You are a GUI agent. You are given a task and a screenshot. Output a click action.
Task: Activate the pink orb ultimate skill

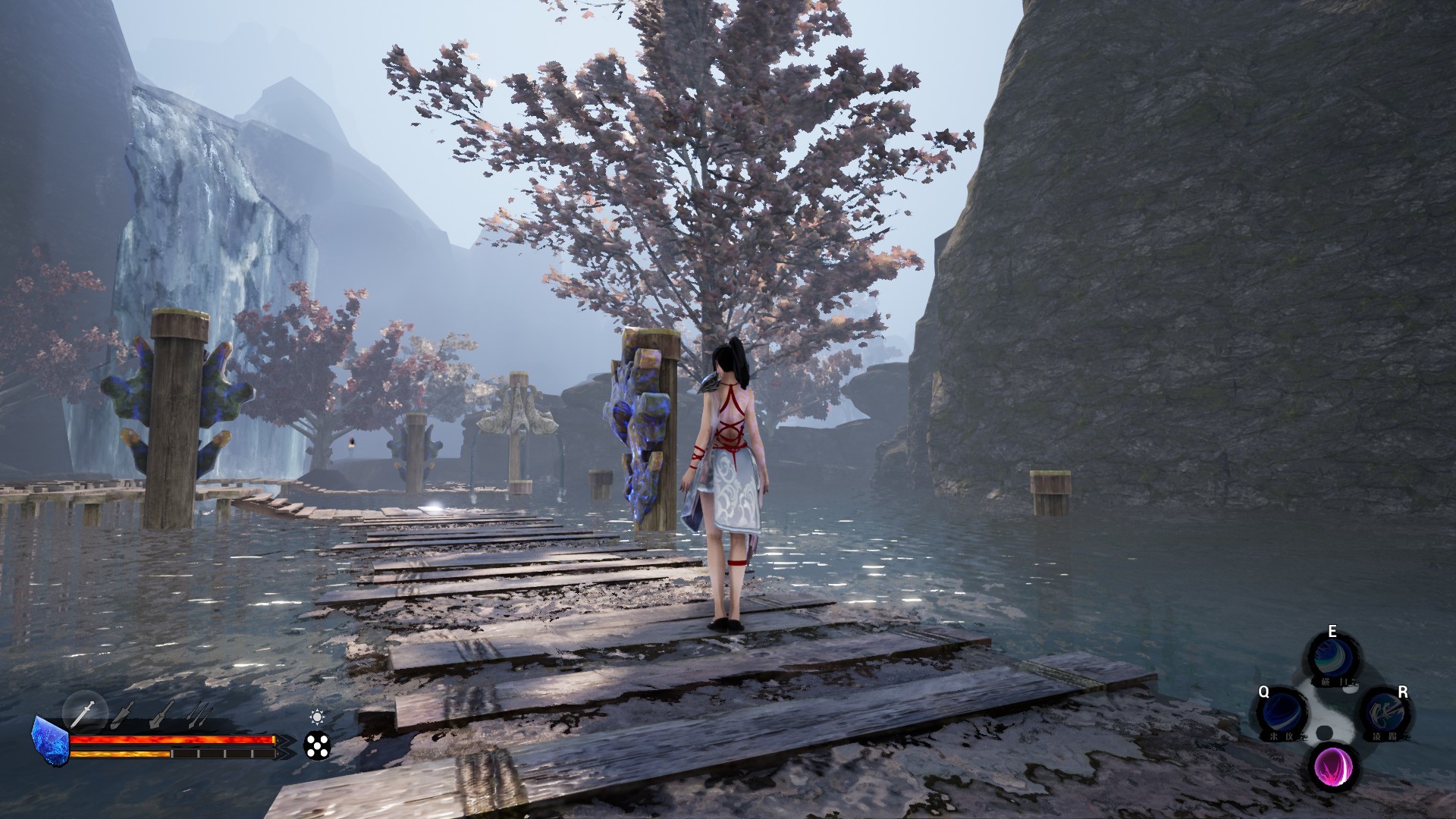(x=1334, y=767)
